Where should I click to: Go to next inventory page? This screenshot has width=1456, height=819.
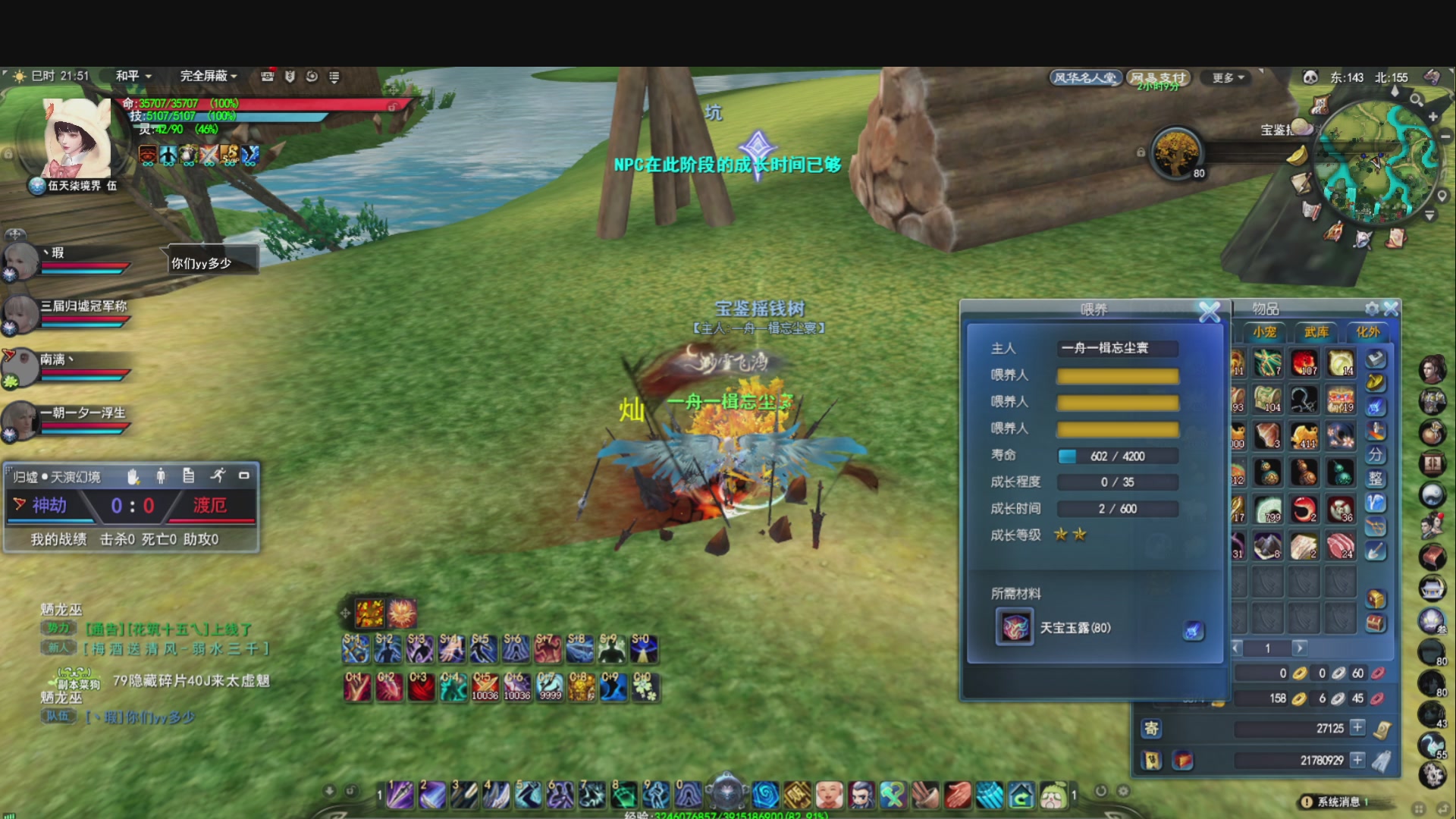pyautogui.click(x=1300, y=648)
